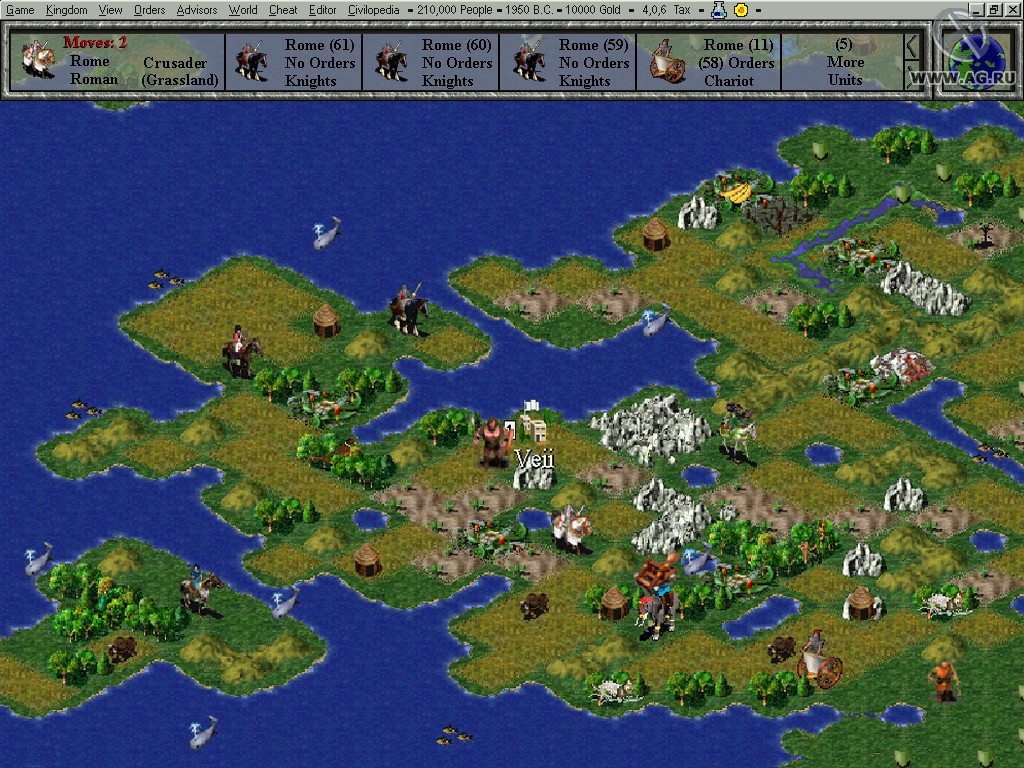The image size is (1024, 768).
Task: Open the Advisors menu
Action: point(196,10)
